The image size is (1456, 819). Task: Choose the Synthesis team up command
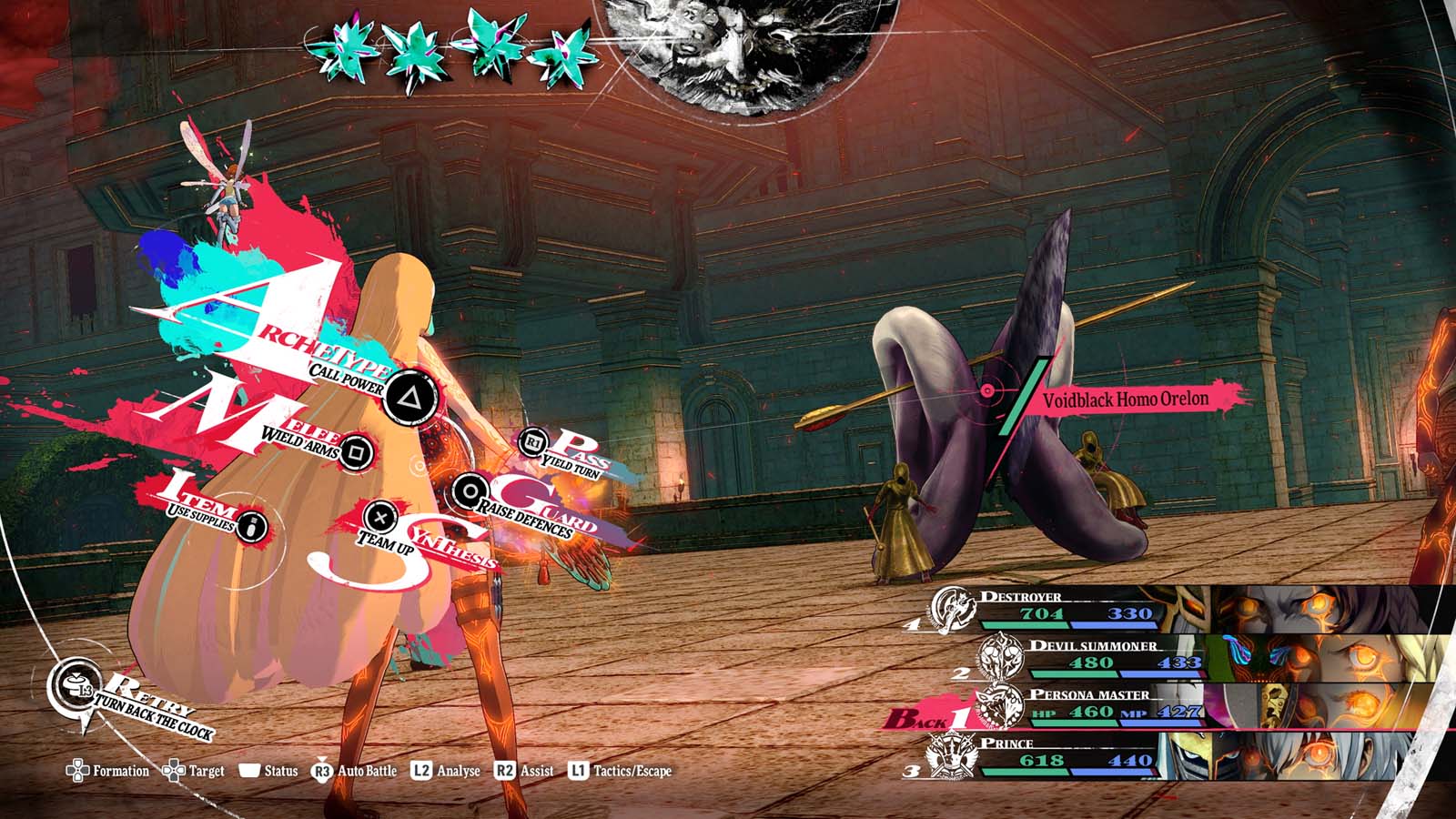tap(380, 518)
